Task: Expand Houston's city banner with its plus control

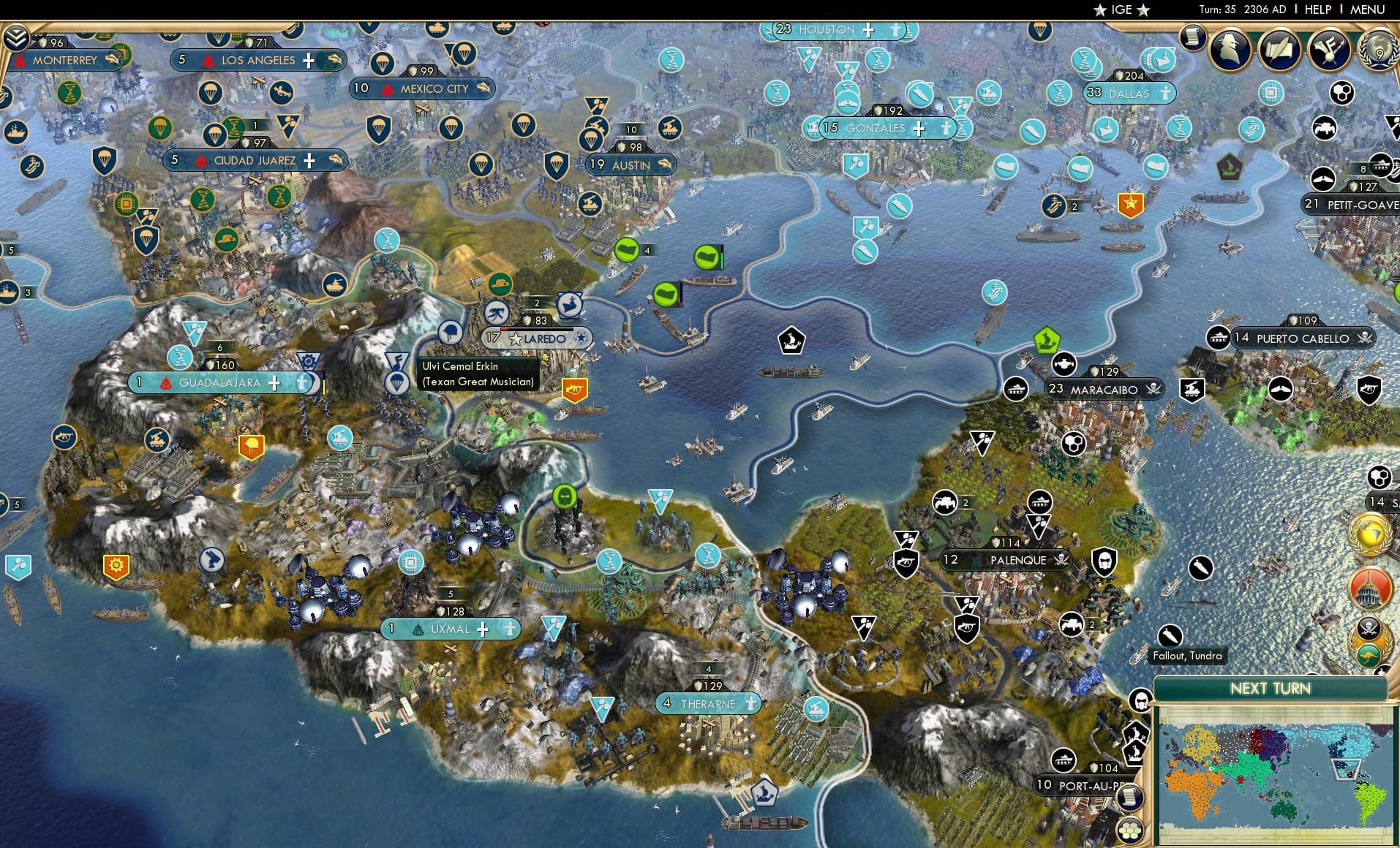Action: 868,31
